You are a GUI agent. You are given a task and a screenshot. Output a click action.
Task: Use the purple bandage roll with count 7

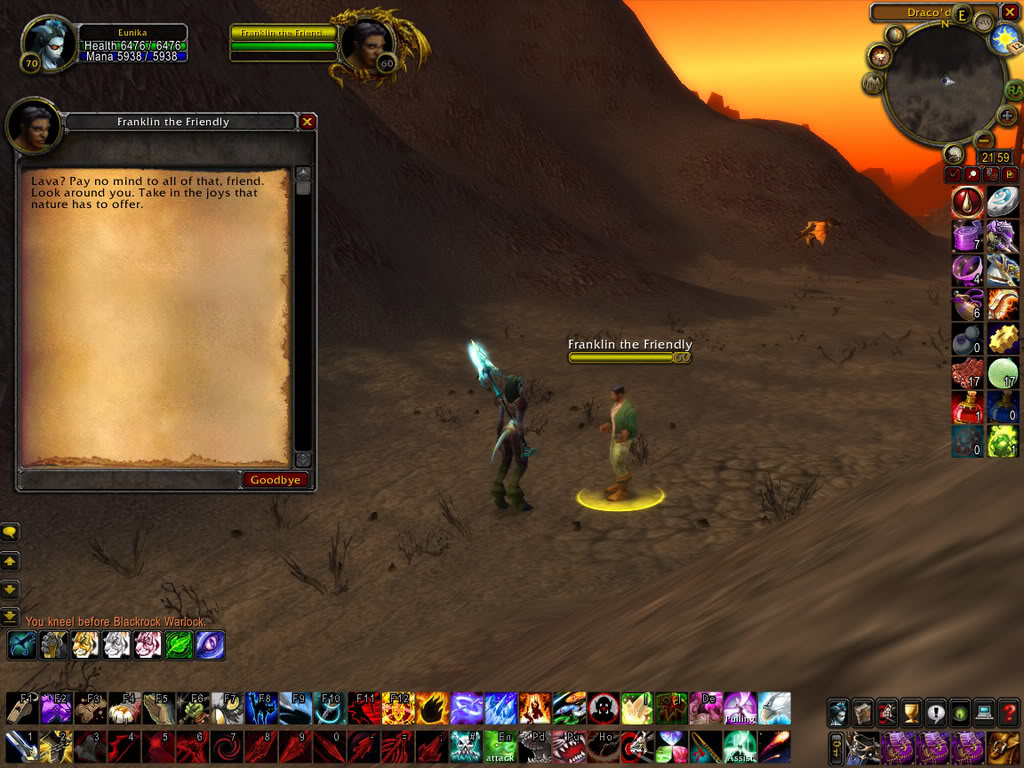pyautogui.click(x=967, y=237)
